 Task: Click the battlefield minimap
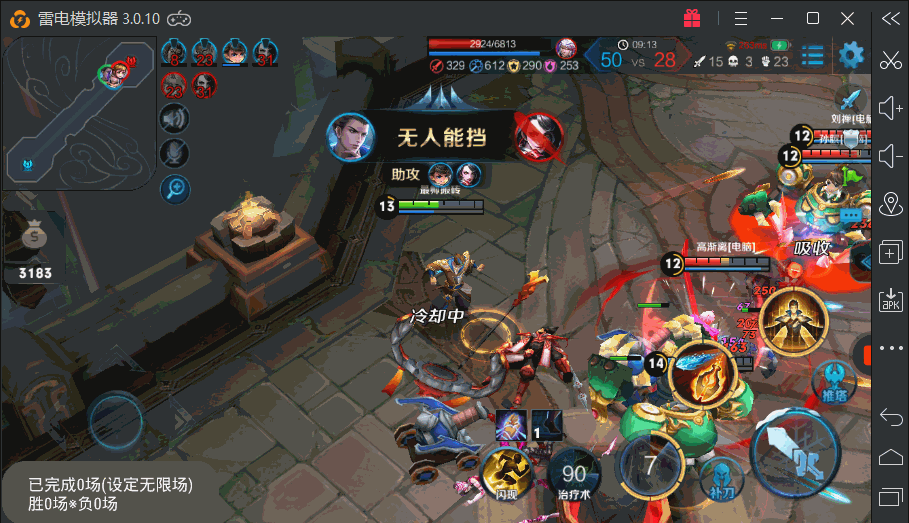[78, 112]
